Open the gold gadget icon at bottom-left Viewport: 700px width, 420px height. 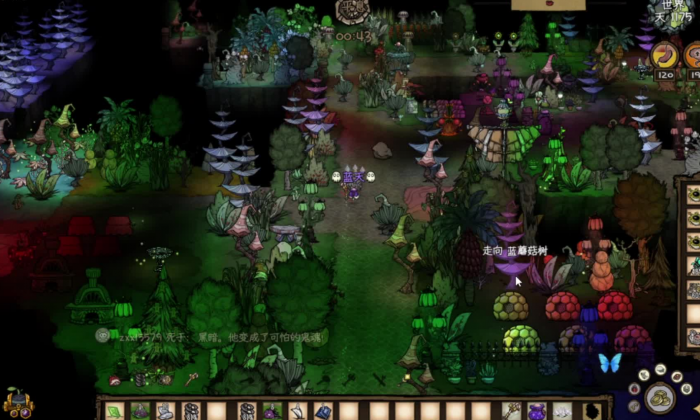(17, 405)
